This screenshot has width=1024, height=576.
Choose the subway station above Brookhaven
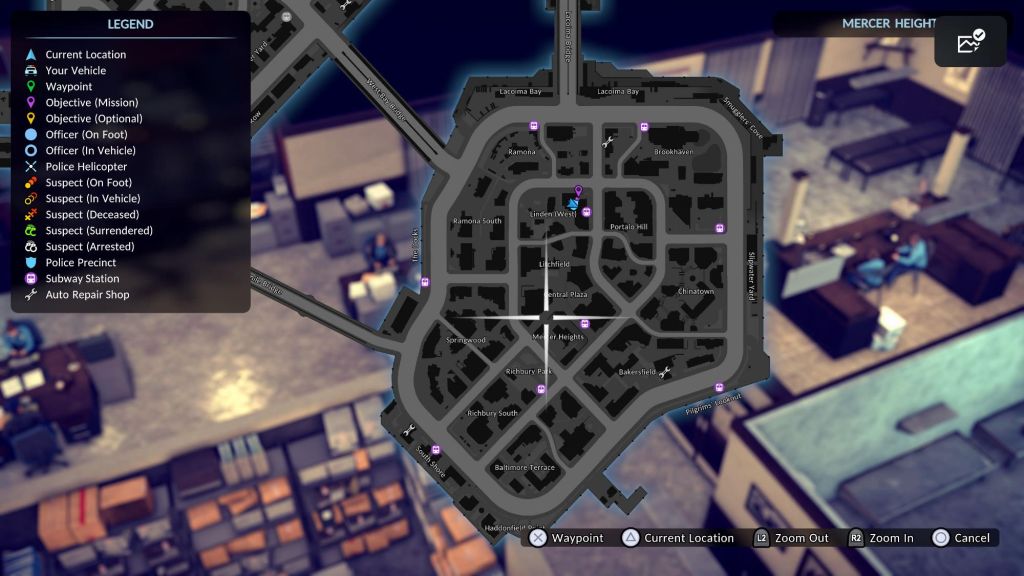(644, 127)
